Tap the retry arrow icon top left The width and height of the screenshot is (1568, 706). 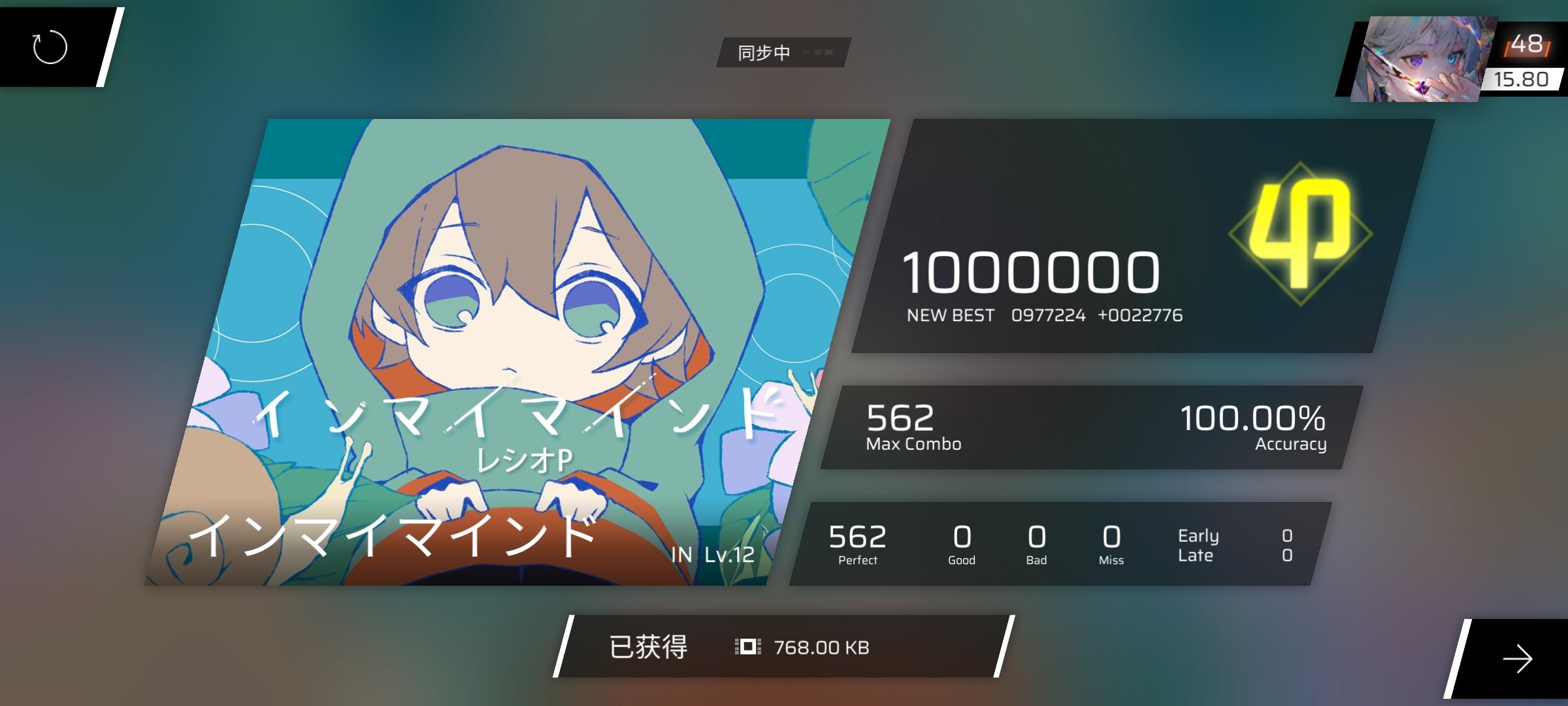[49, 46]
